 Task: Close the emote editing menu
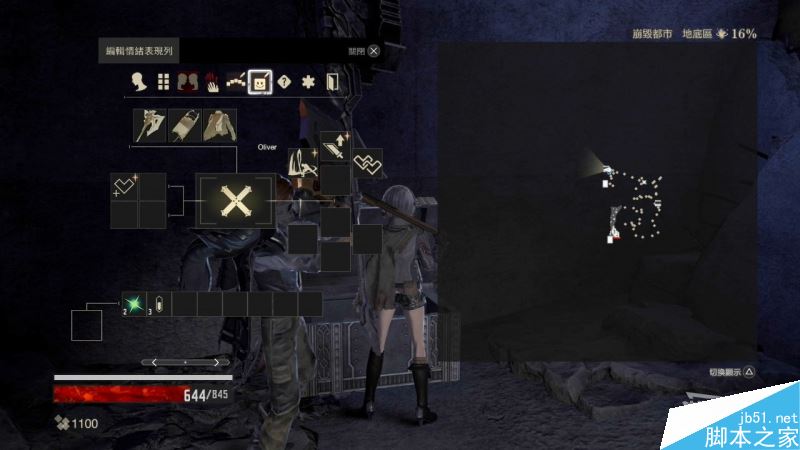373,50
